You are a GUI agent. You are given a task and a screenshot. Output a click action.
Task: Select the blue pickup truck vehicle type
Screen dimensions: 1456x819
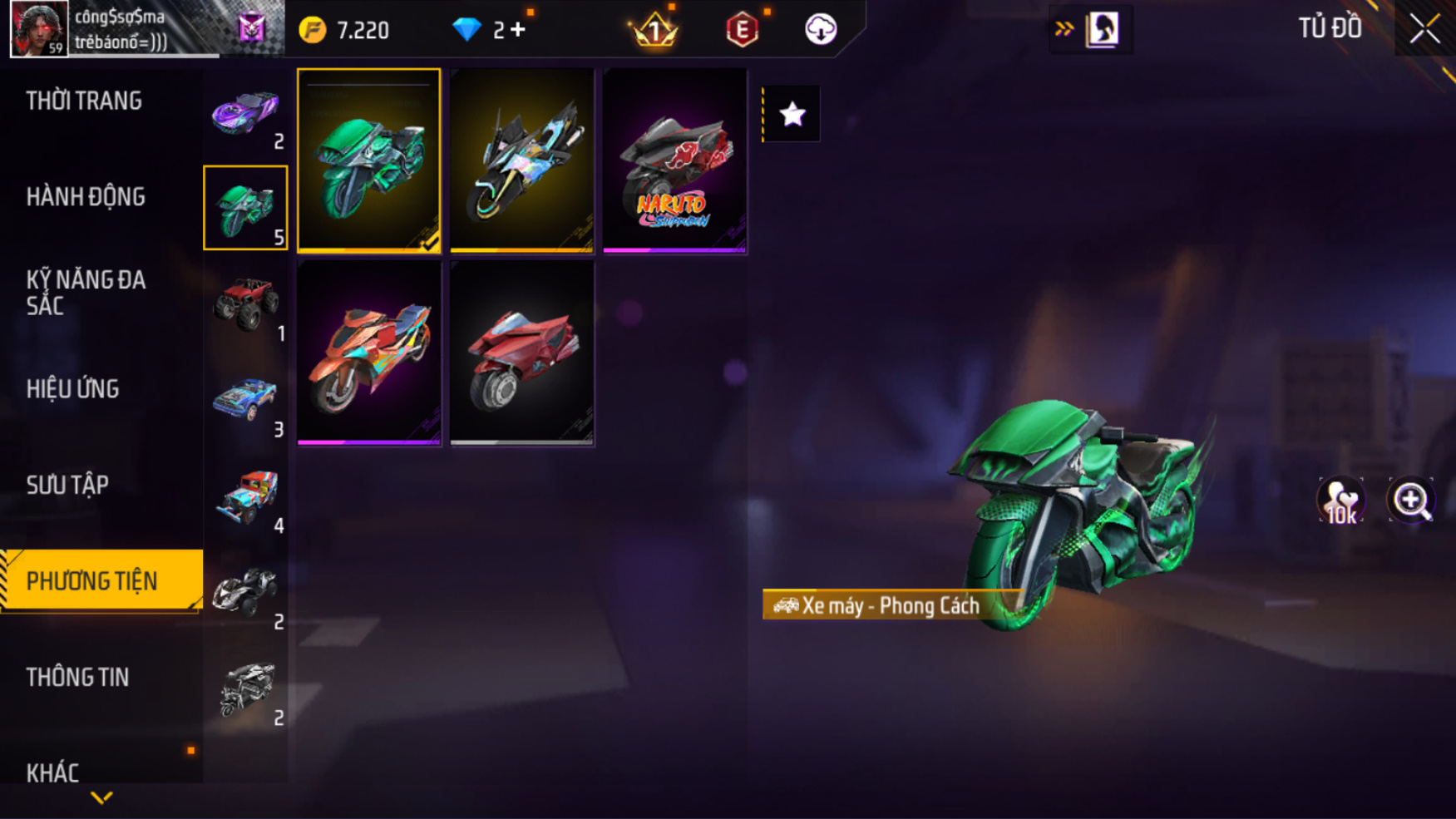point(245,402)
